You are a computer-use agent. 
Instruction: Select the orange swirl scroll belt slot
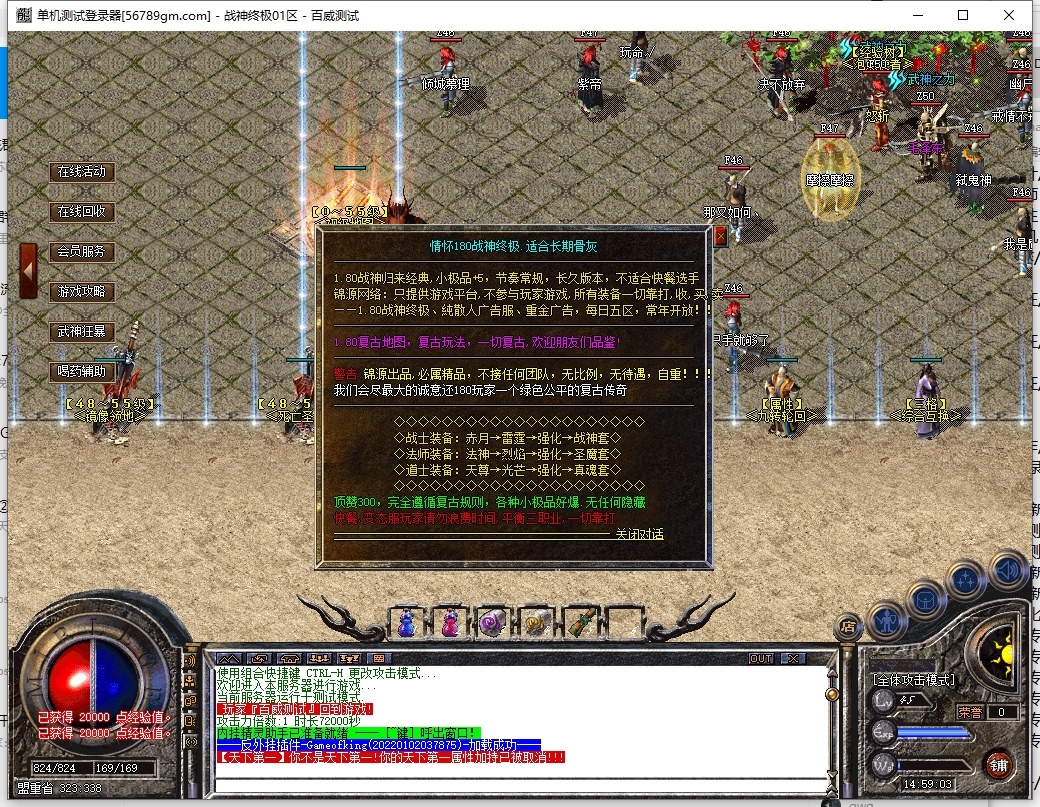coord(536,623)
